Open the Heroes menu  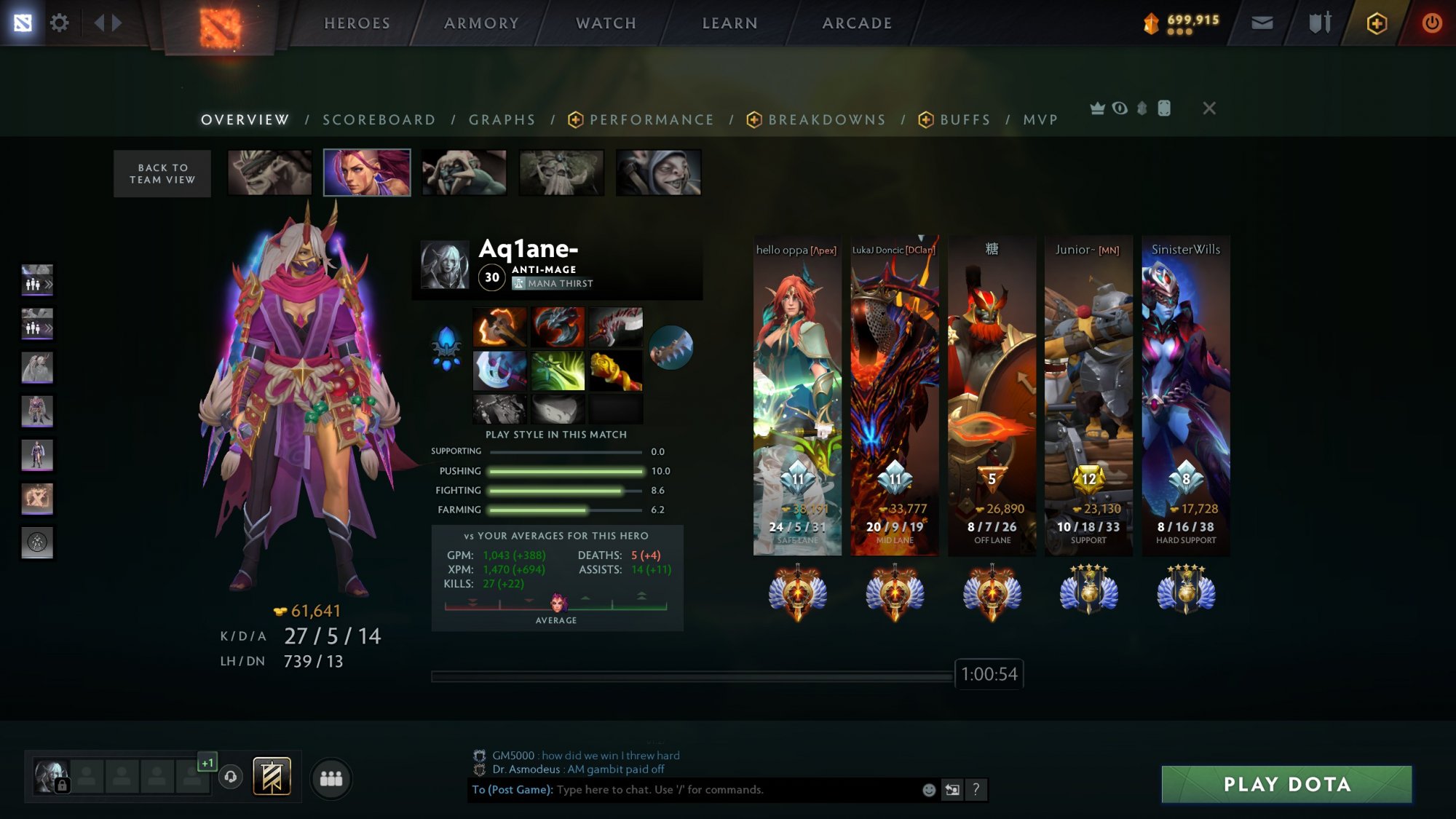357,23
